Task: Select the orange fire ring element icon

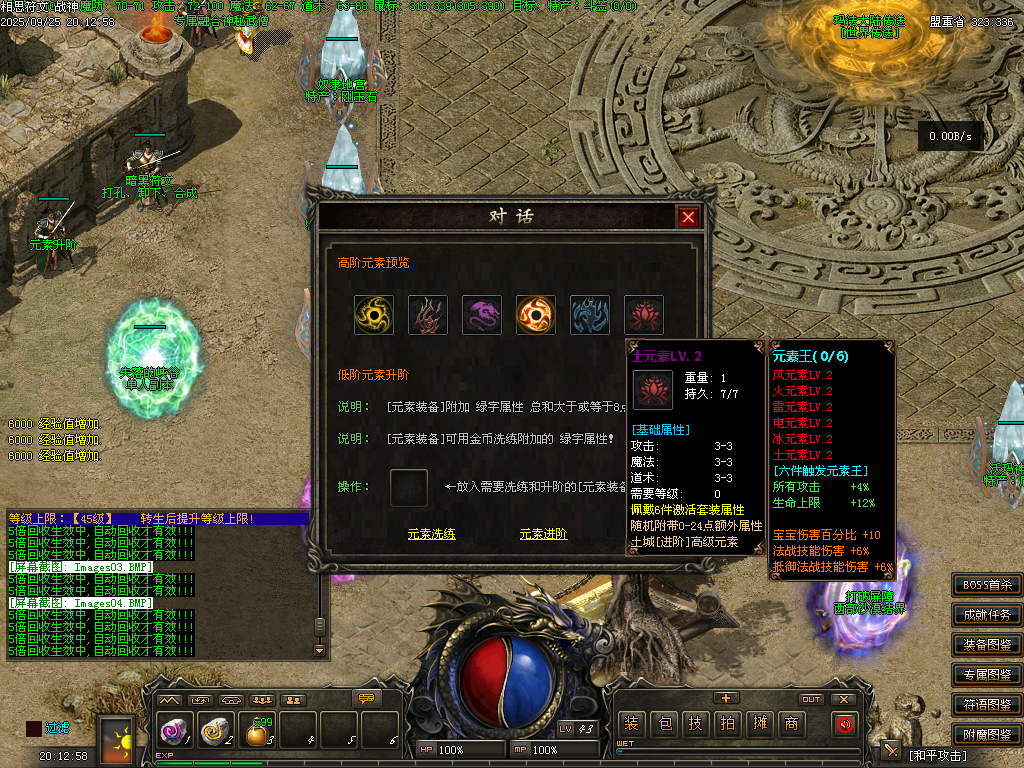Action: tap(536, 315)
